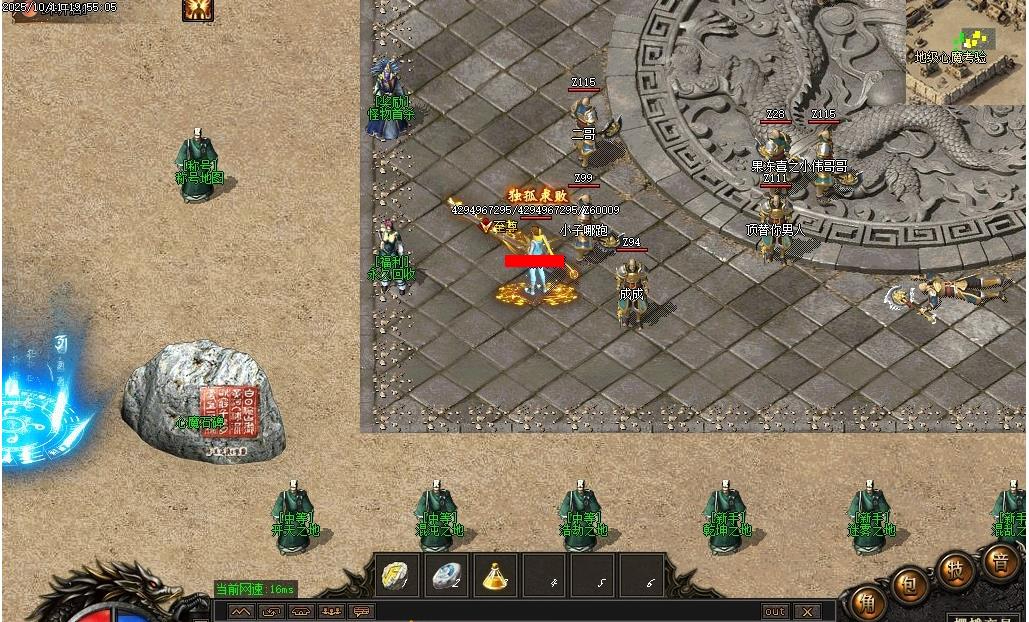
Task: Use the rune scroll in hotbar slot 1
Action: [x=396, y=575]
